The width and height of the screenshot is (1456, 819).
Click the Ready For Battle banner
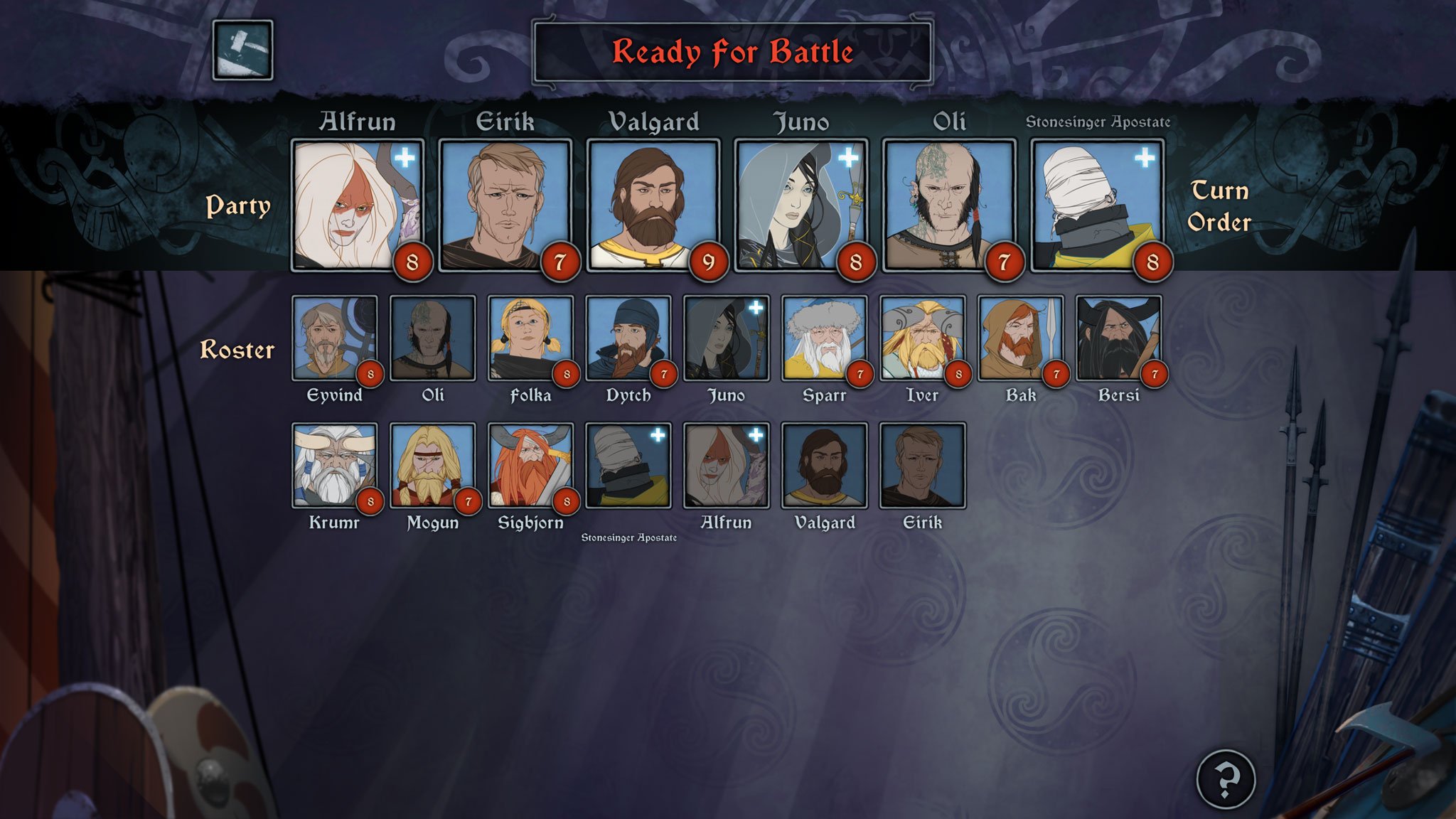732,52
